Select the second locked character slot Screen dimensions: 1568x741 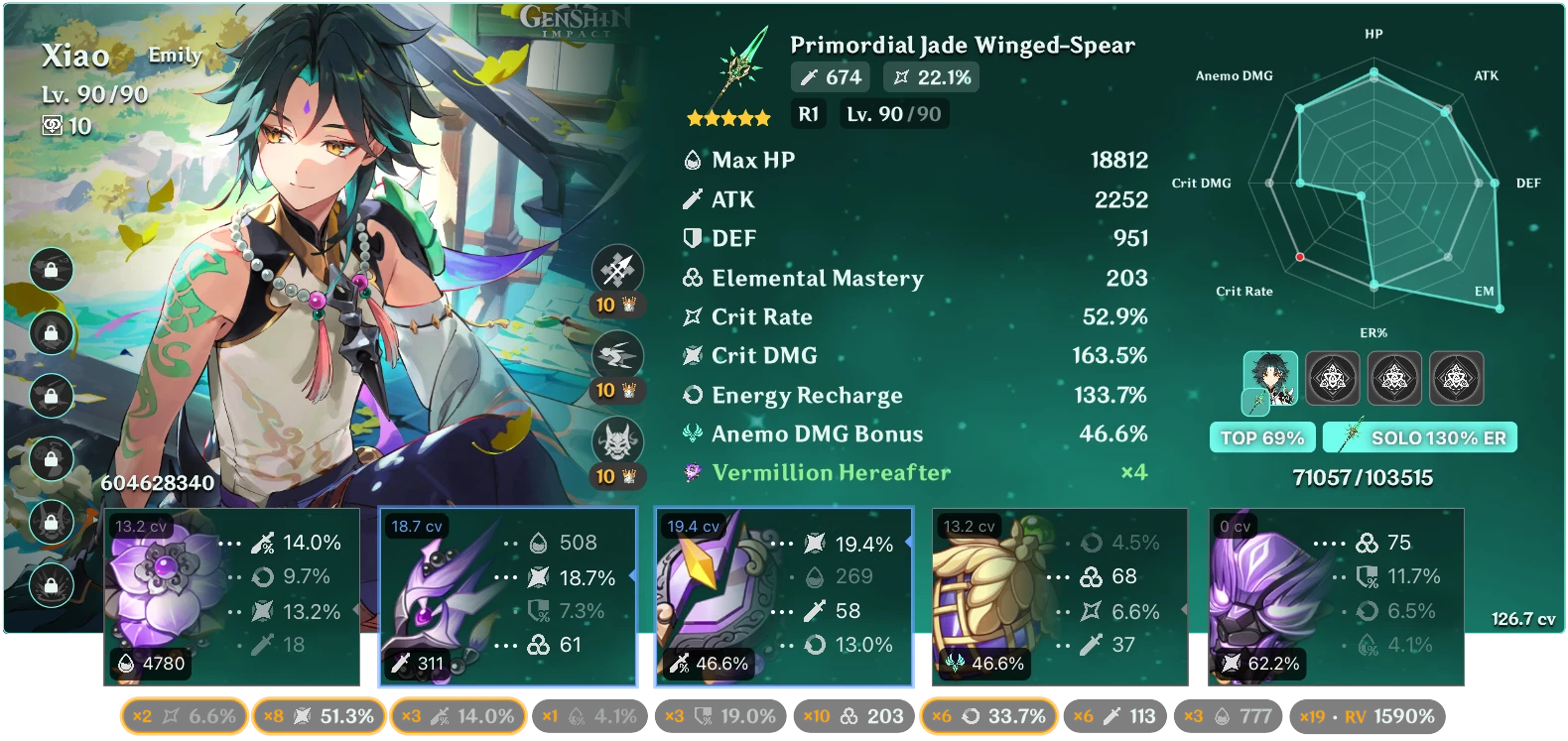(1334, 378)
